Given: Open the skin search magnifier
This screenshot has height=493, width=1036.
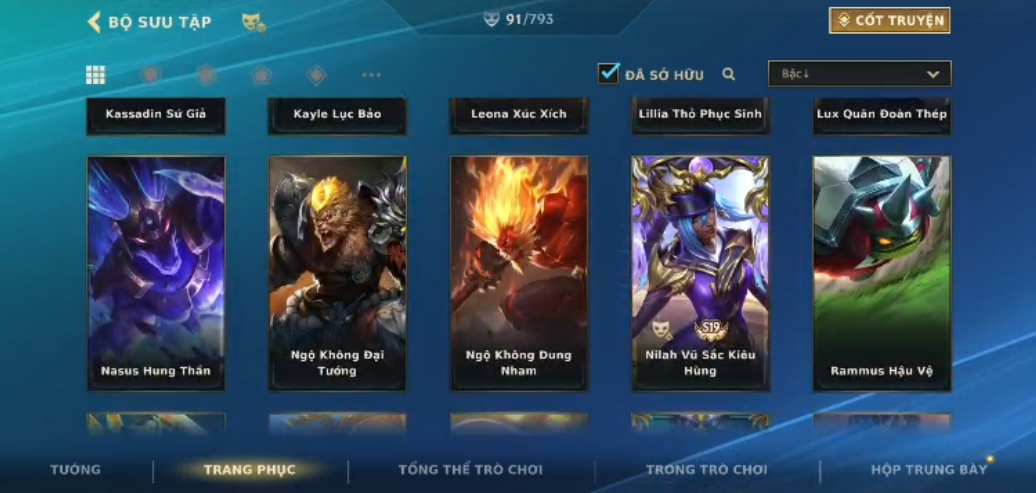Looking at the screenshot, I should [729, 74].
